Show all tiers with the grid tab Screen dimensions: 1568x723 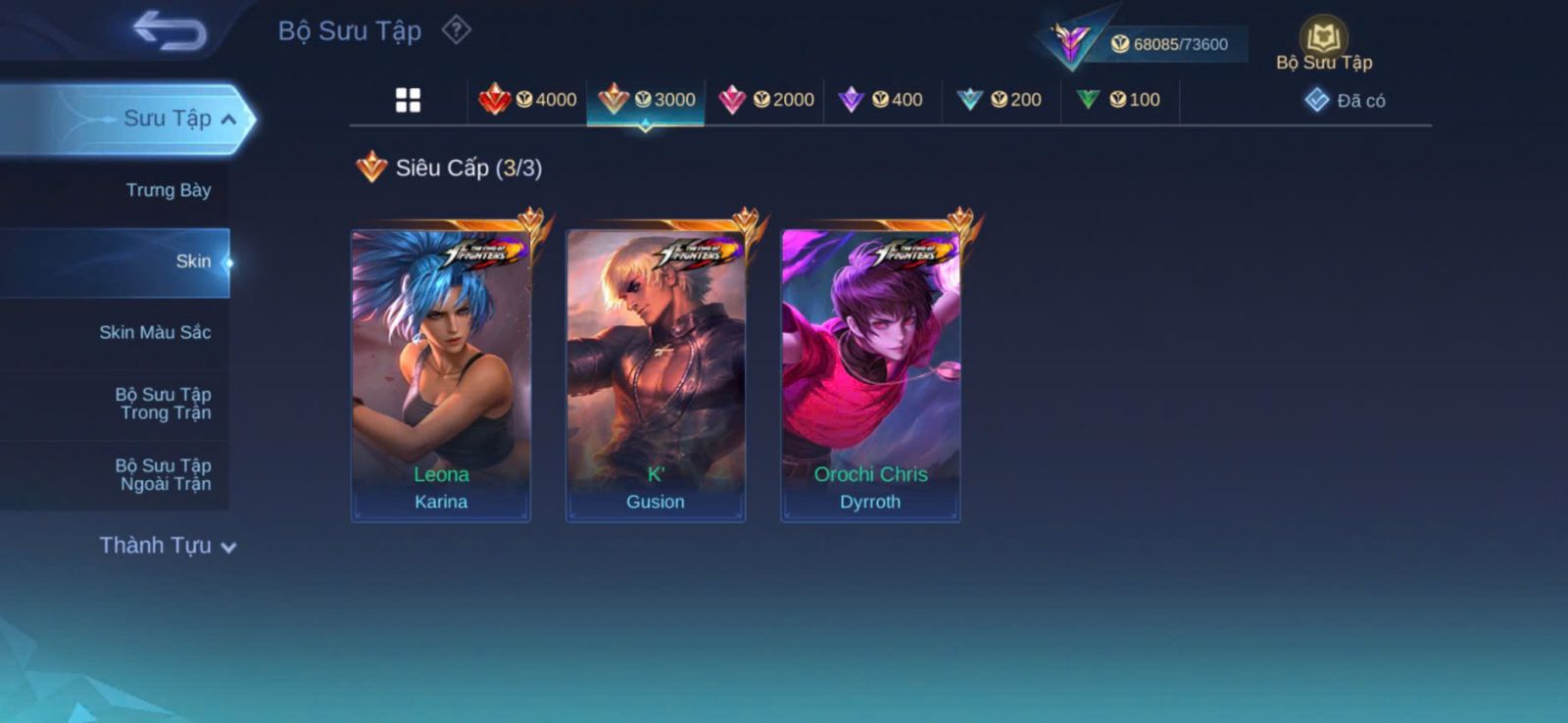click(x=408, y=100)
